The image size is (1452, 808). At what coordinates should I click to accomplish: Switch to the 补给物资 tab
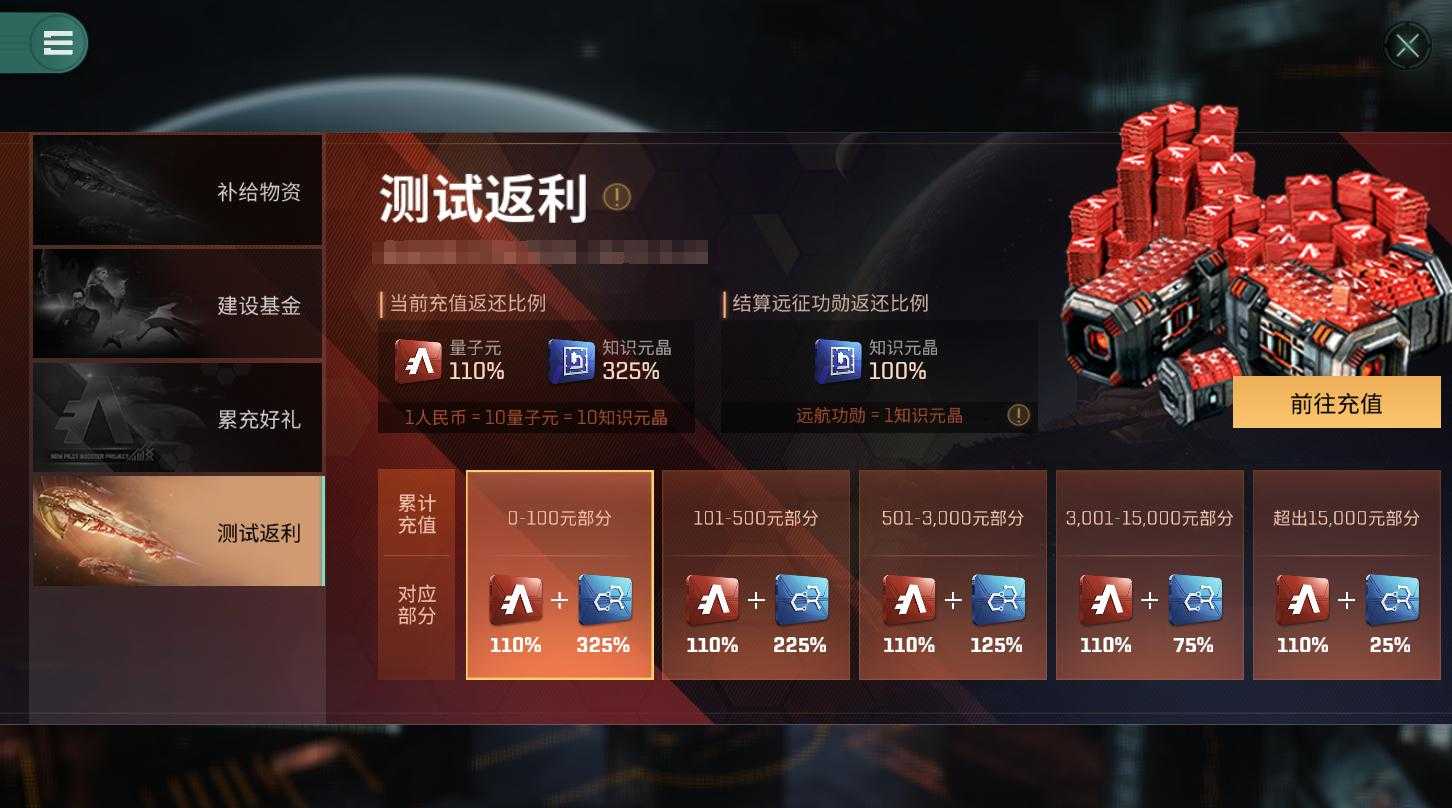click(x=177, y=190)
